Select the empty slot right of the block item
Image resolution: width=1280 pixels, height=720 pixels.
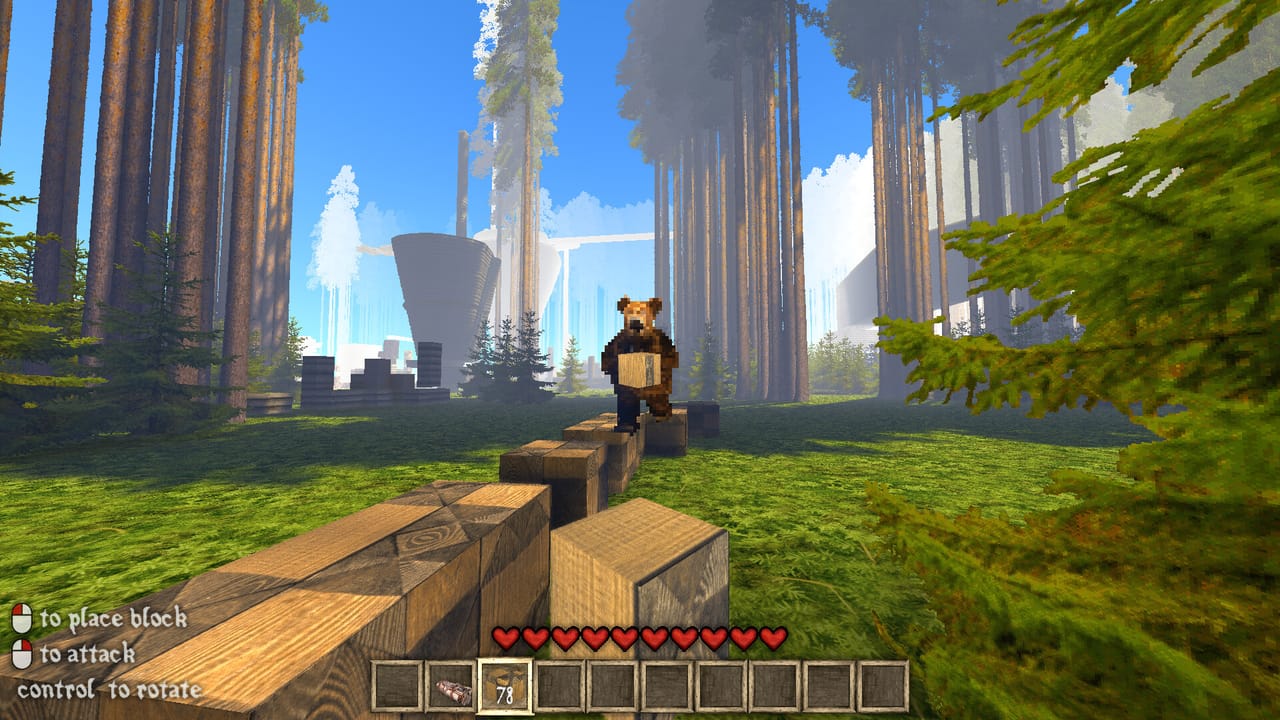559,685
